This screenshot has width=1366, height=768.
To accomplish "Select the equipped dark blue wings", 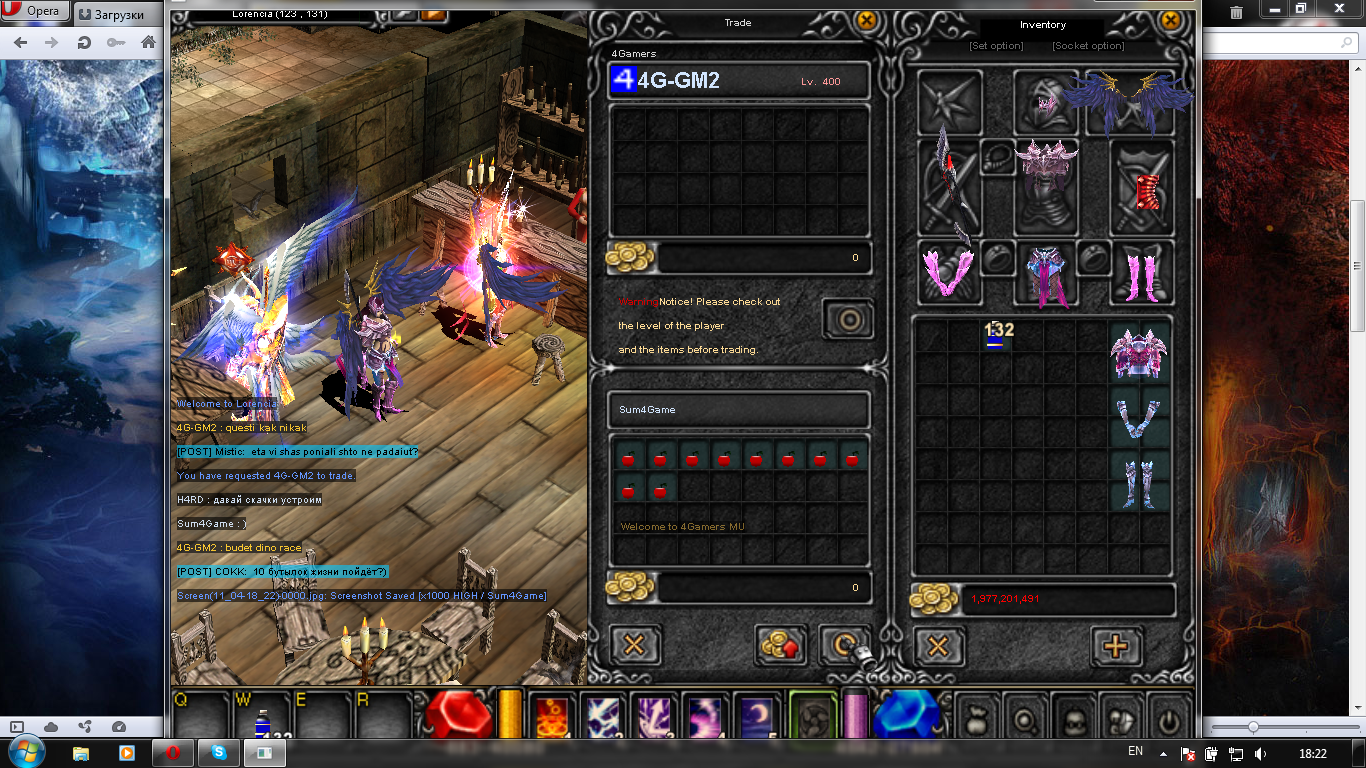I will tap(1130, 102).
